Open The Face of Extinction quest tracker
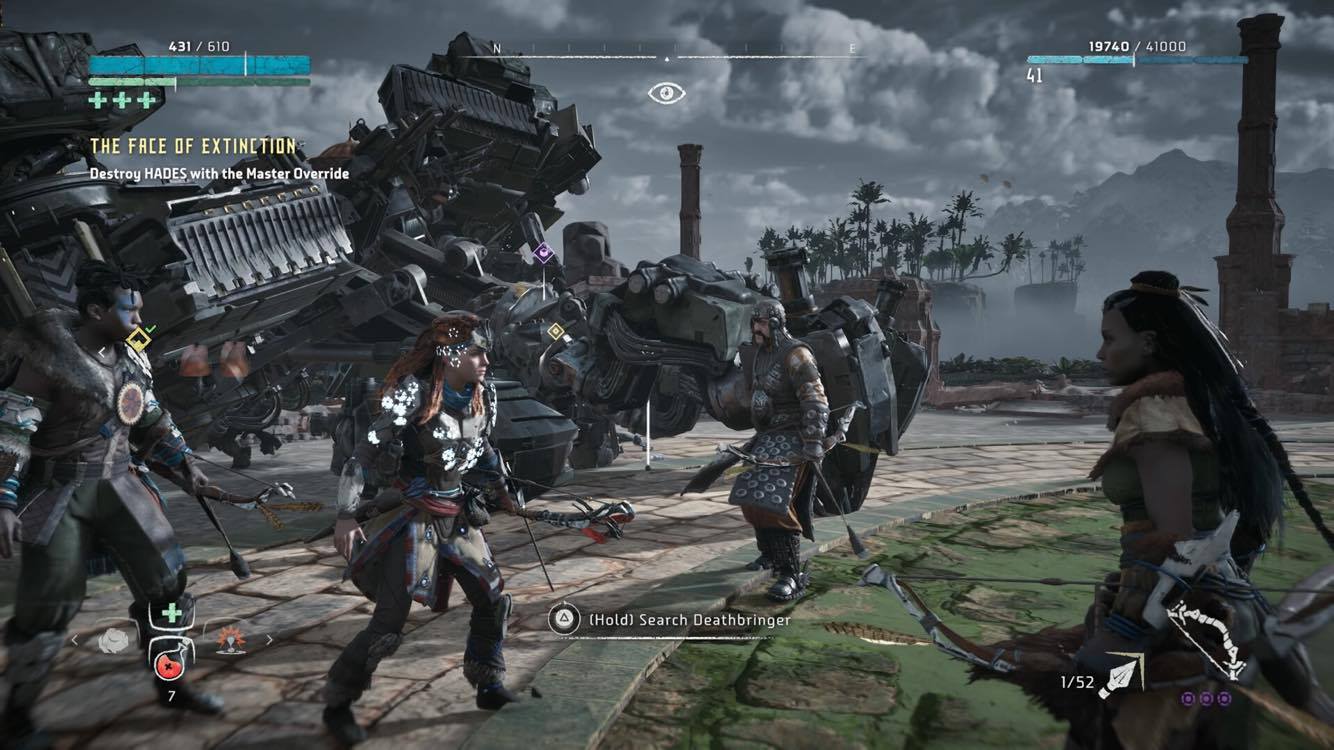 pyautogui.click(x=193, y=146)
